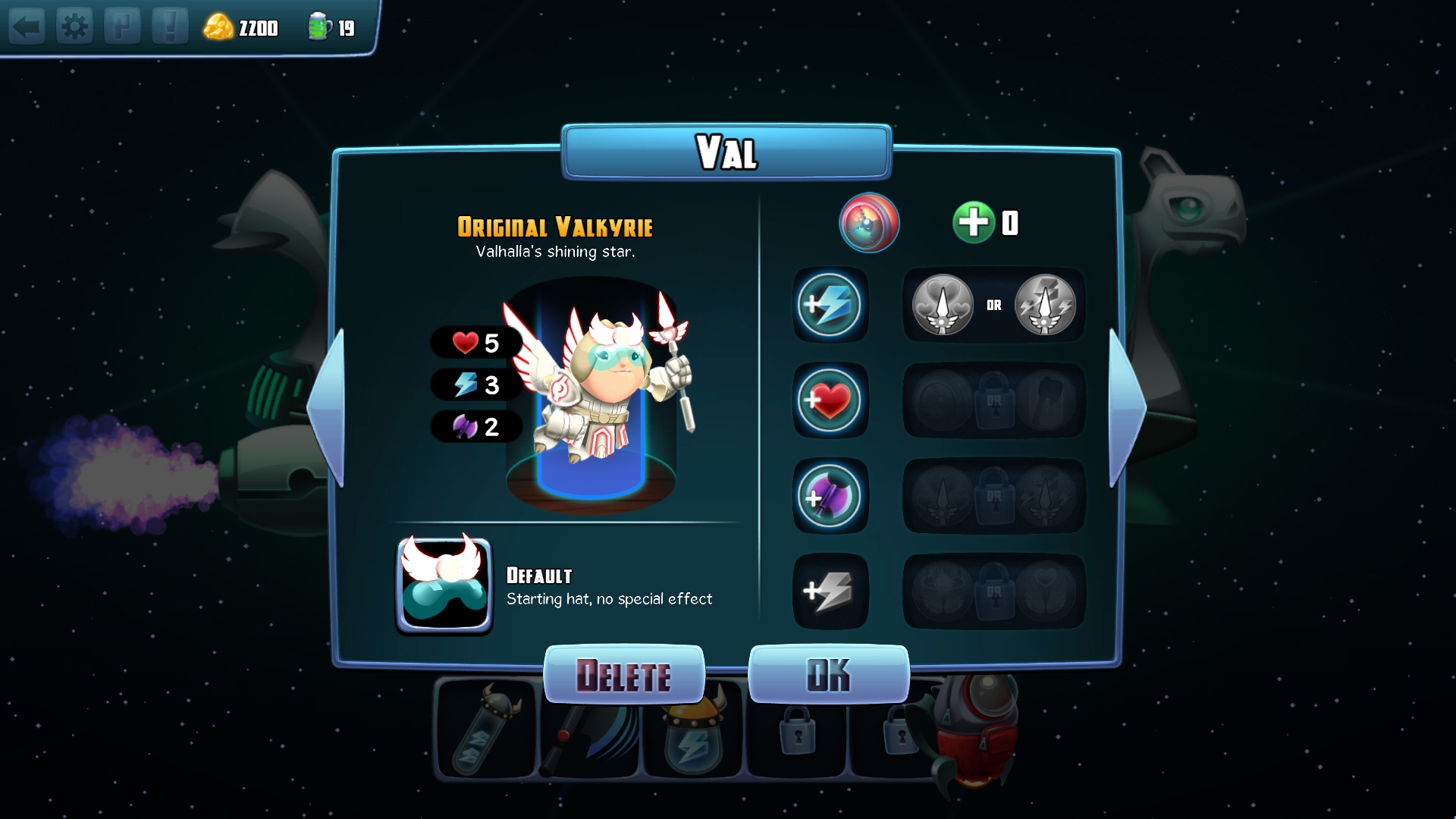This screenshot has width=1456, height=819.
Task: Open the exclamation mark notifications
Action: click(x=169, y=27)
